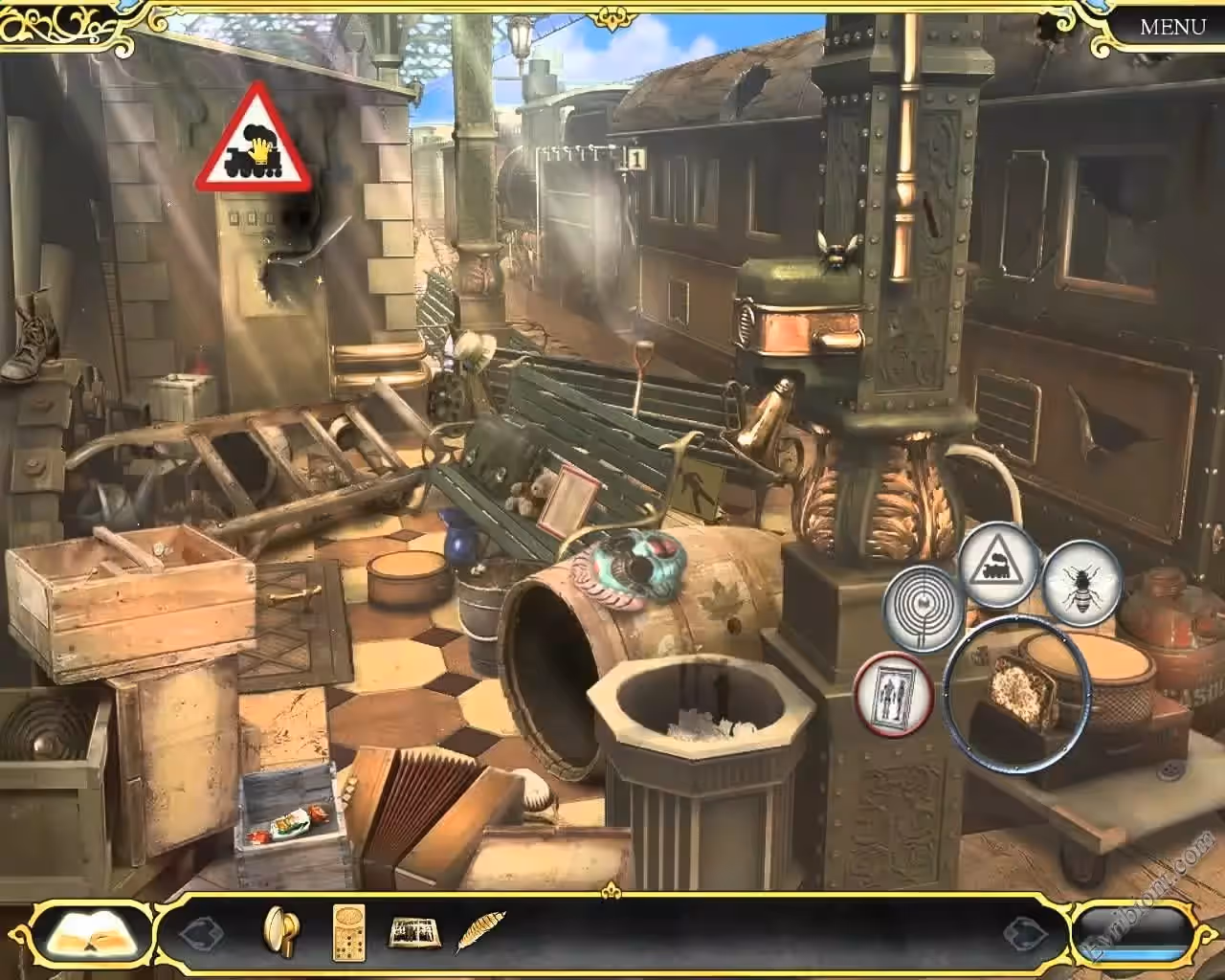Screen dimensions: 1225x980
Task: Select the brass horn inventory item
Action: click(279, 930)
